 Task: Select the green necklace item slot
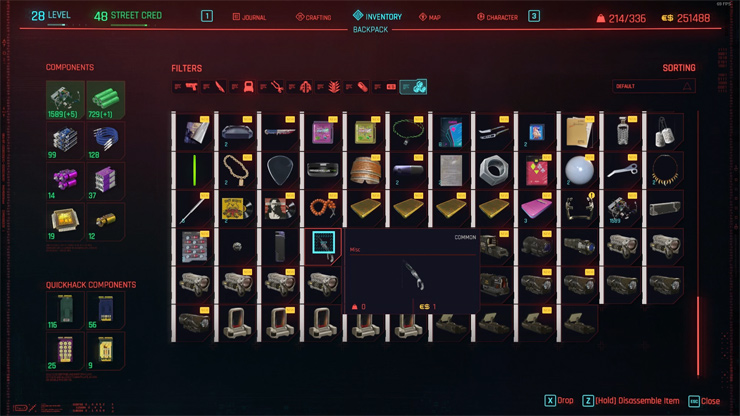[403, 131]
